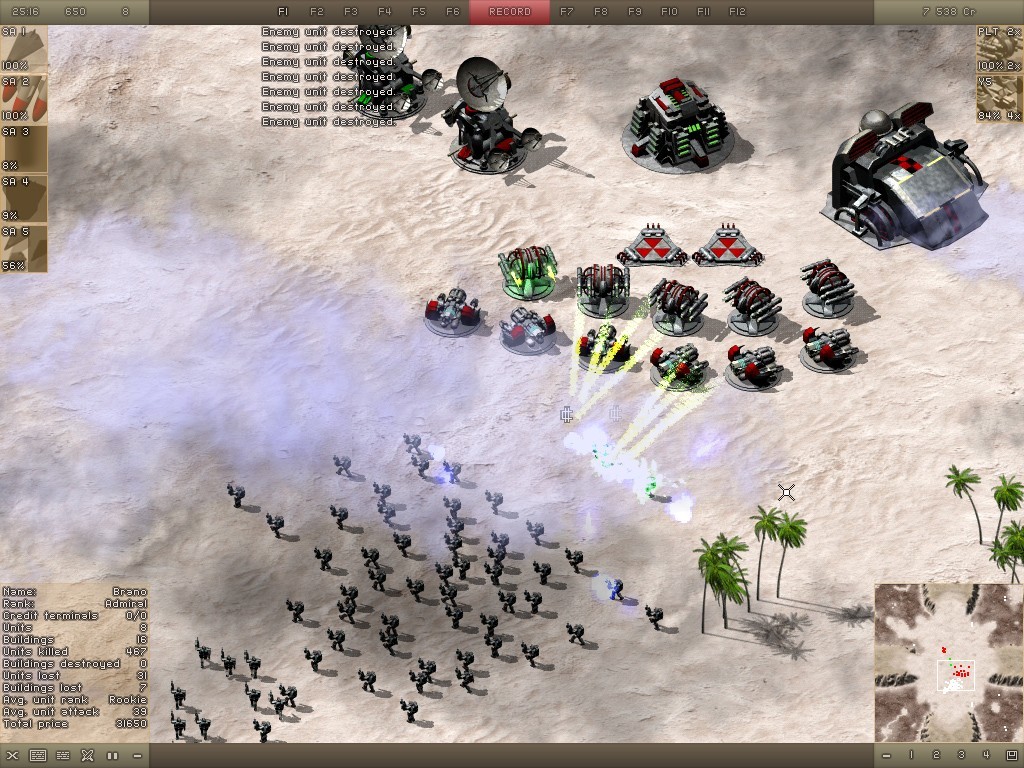
Task: Minimize the minimap with the dash button
Action: 886,755
